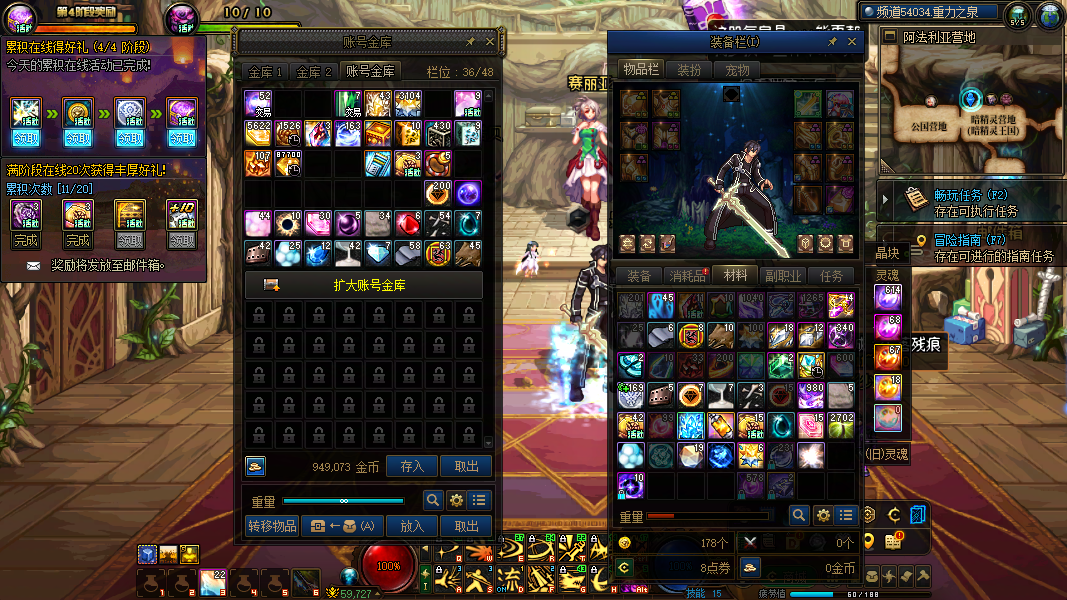
Task: Click the 转移物品 transfer items button
Action: click(271, 526)
